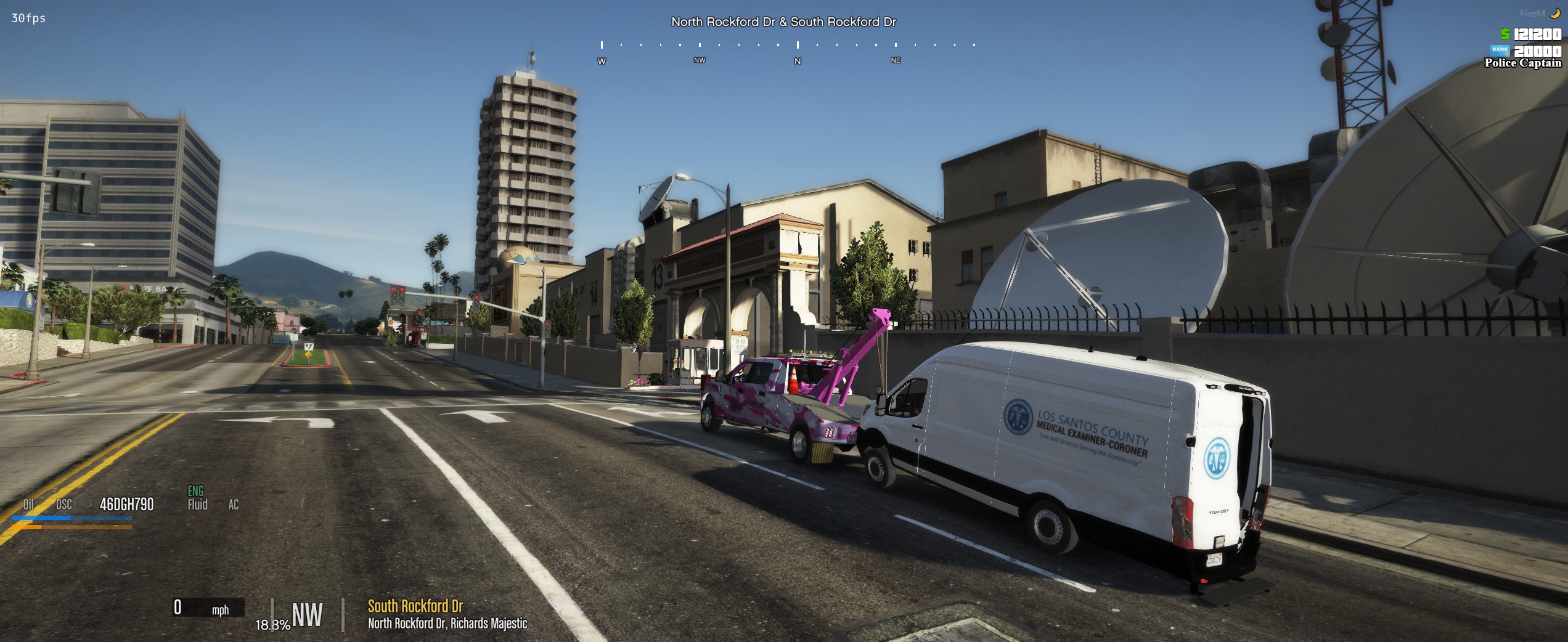Screen dimensions: 1568x642
Task: Toggle the AC vehicle indicator
Action: 234,505
